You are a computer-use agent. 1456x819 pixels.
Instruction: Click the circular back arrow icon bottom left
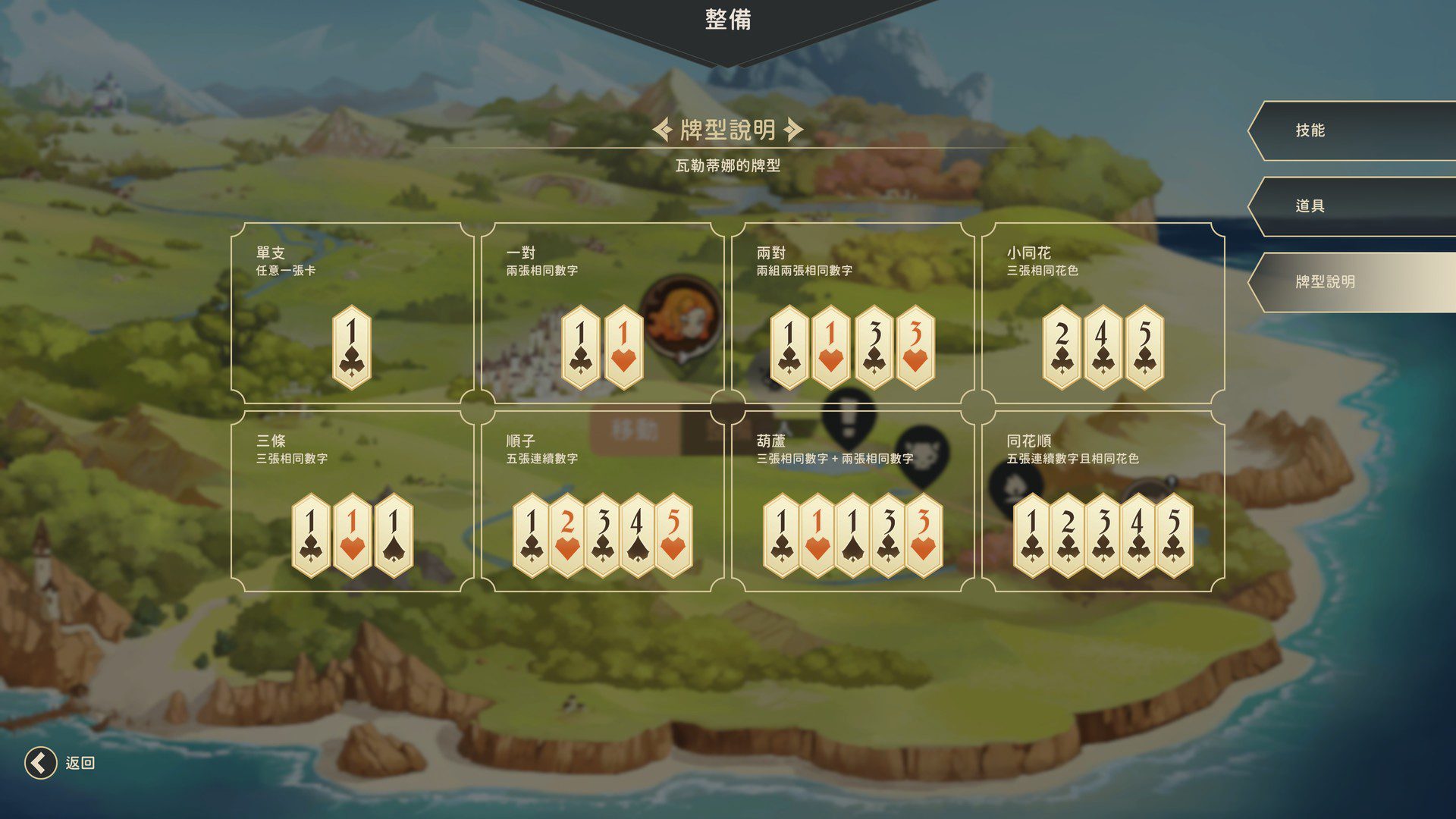(x=39, y=761)
